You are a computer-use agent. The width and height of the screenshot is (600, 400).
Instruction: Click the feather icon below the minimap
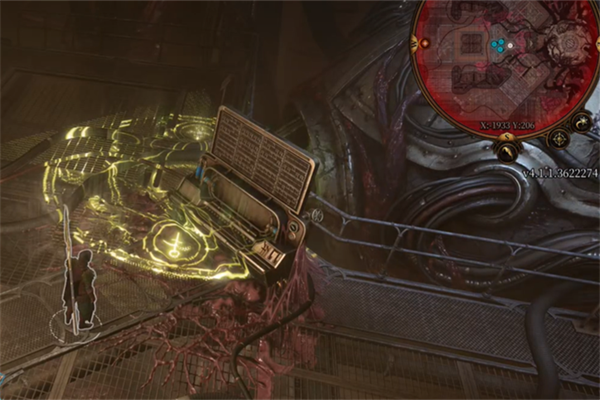[507, 151]
